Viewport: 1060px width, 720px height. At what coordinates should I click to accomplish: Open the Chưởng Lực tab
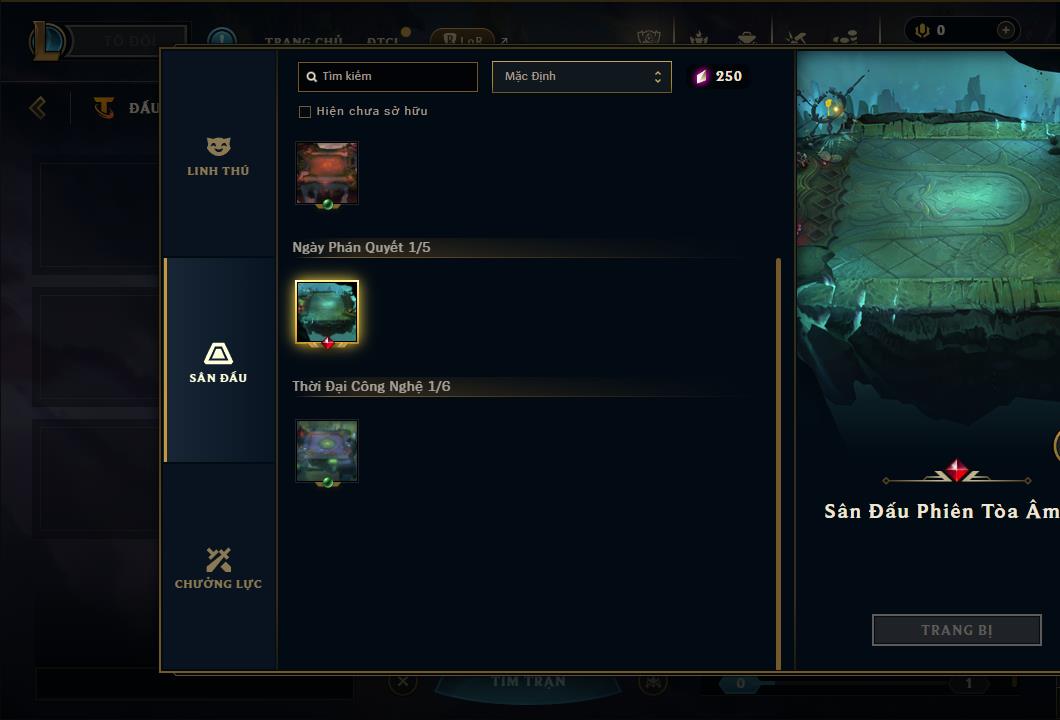point(218,568)
